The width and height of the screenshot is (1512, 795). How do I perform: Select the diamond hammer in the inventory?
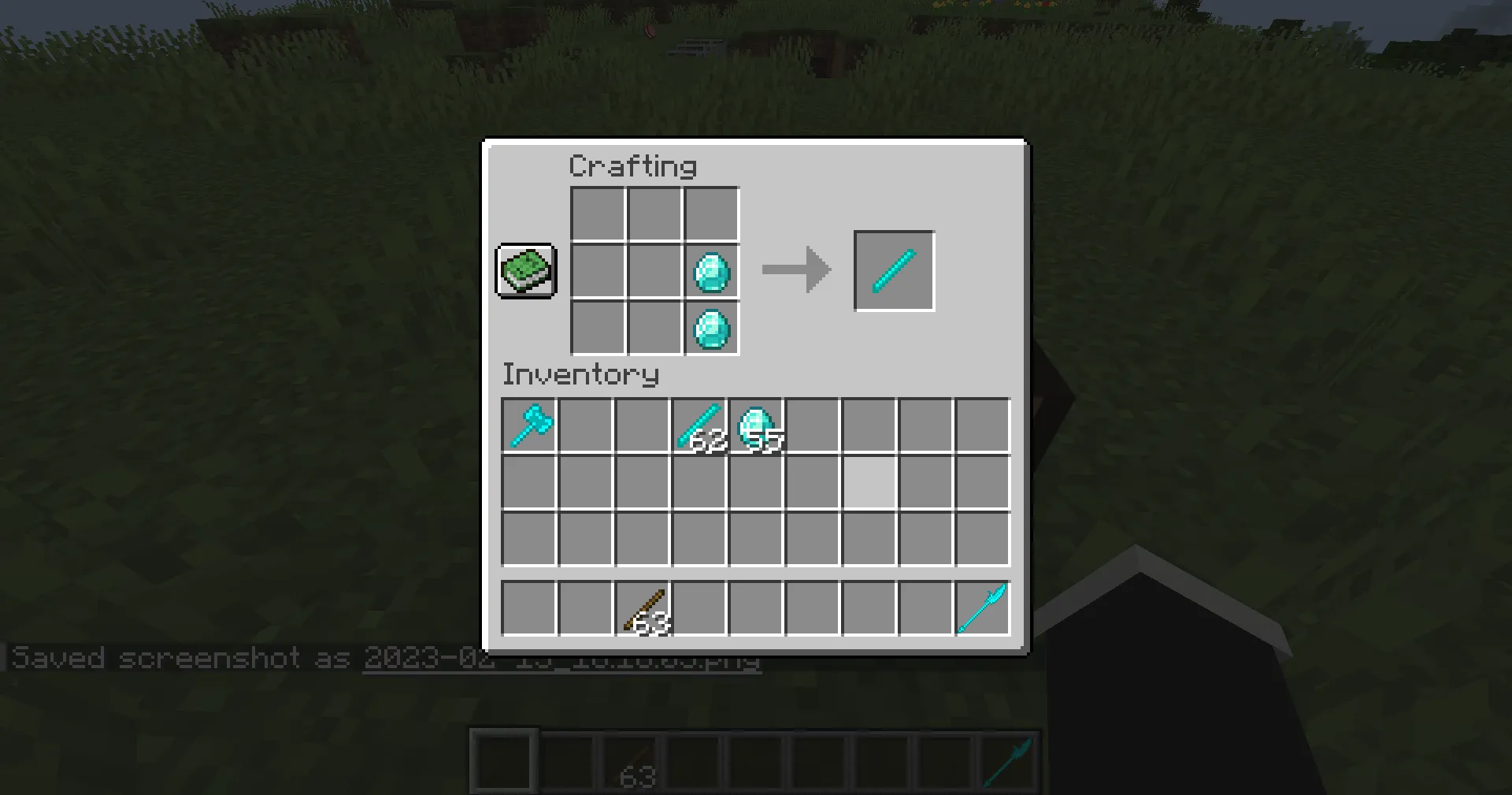pos(528,425)
